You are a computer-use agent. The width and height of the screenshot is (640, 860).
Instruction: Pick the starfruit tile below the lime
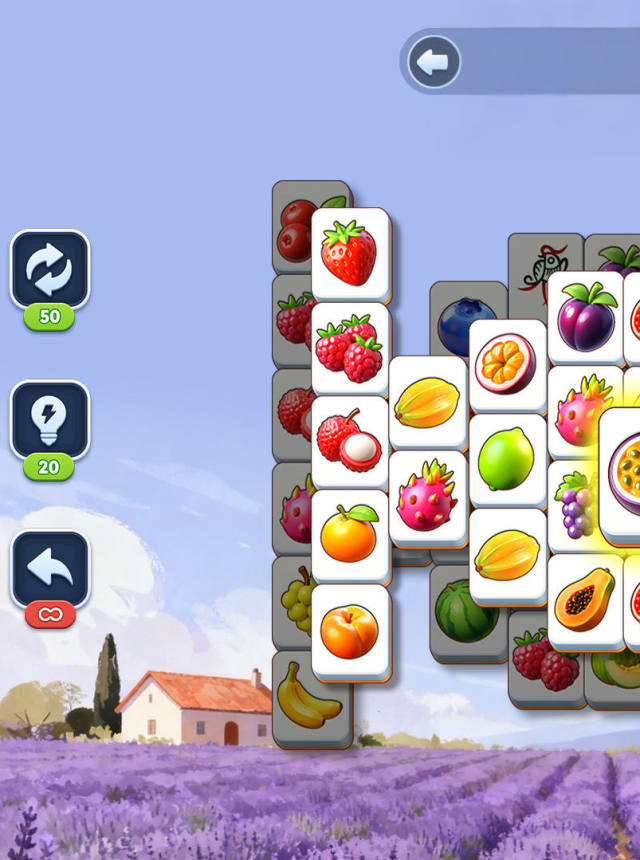(x=506, y=554)
